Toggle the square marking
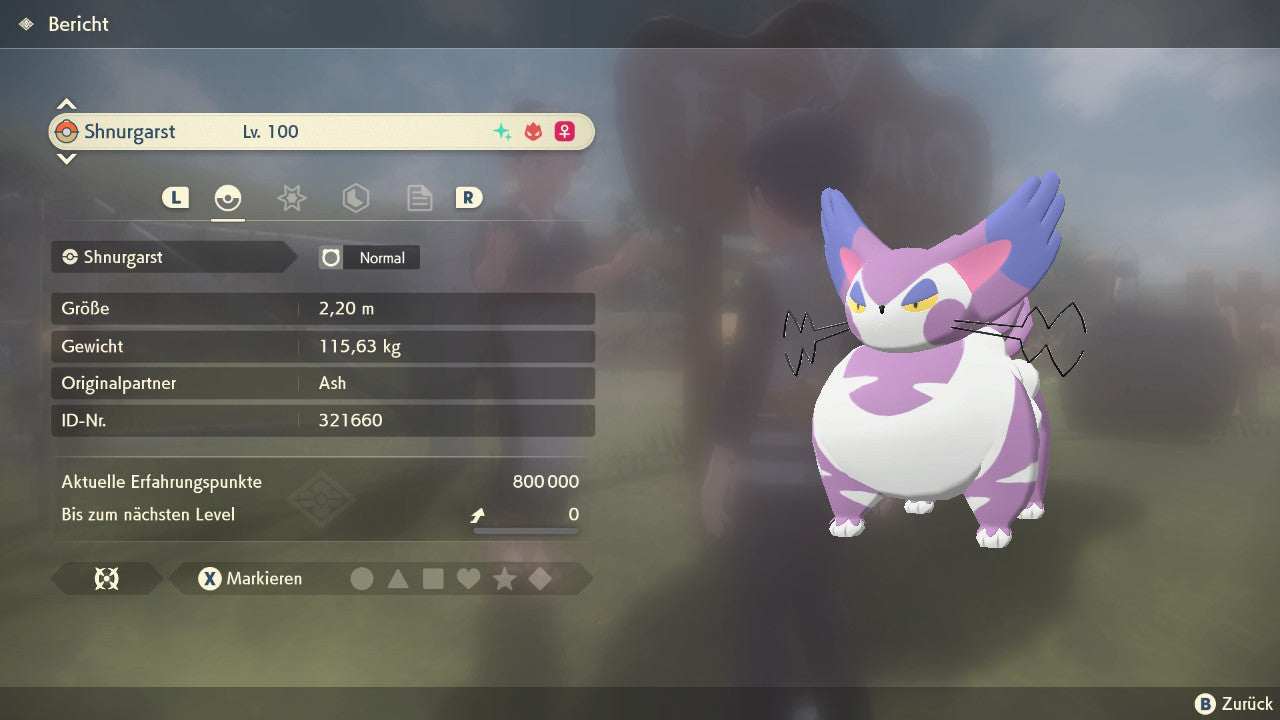 pyautogui.click(x=433, y=579)
